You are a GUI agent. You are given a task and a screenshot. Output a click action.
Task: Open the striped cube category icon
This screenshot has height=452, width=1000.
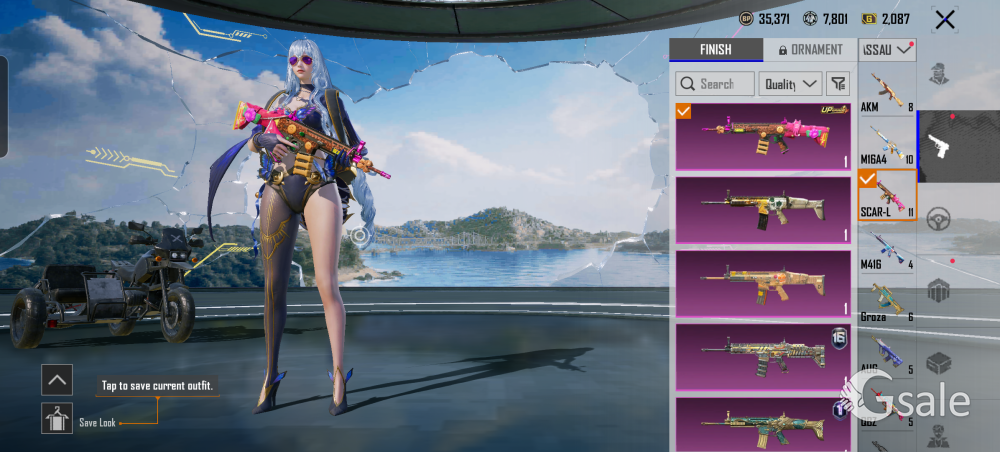938,291
